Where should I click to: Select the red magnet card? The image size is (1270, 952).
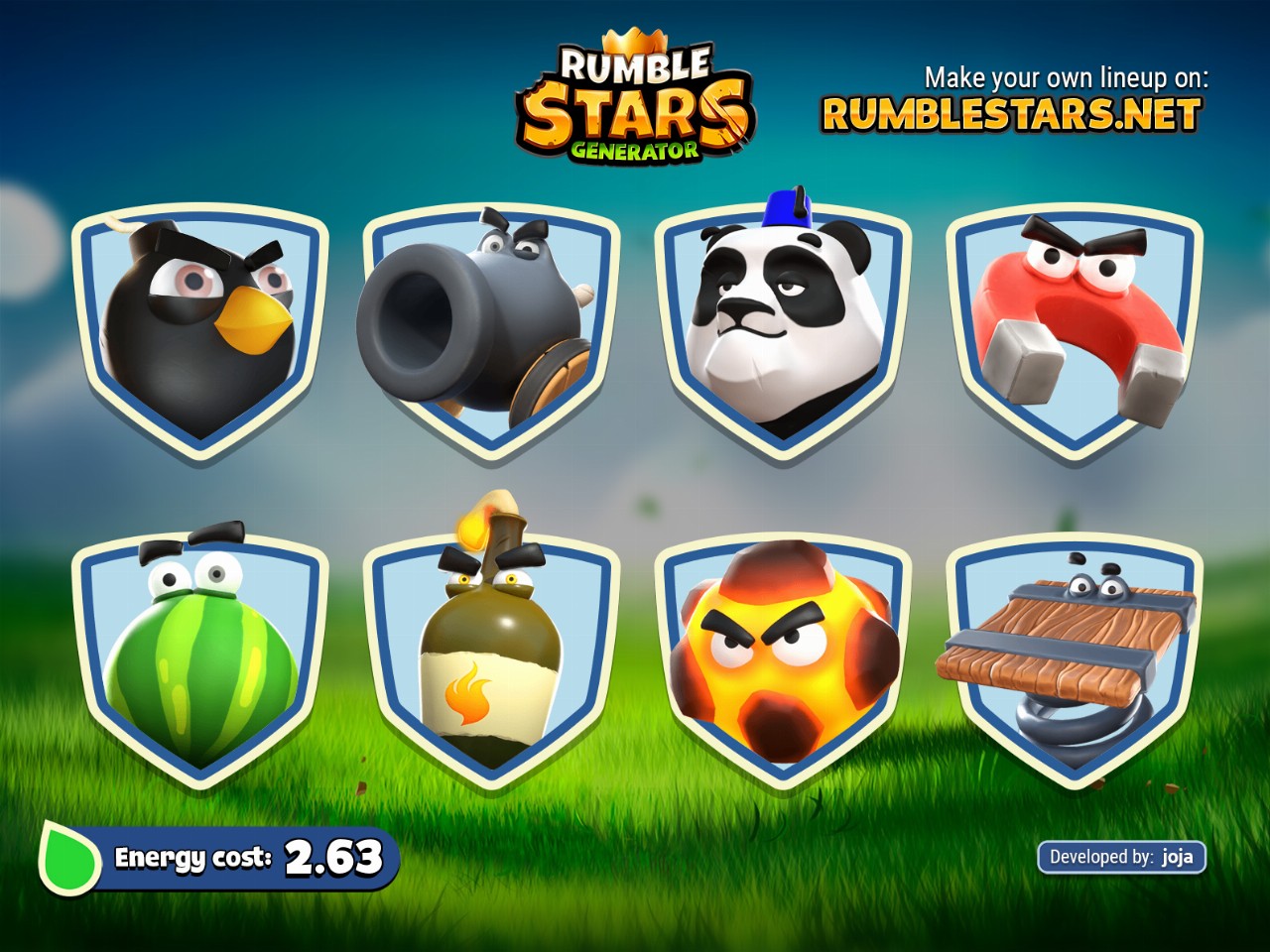[1075, 329]
